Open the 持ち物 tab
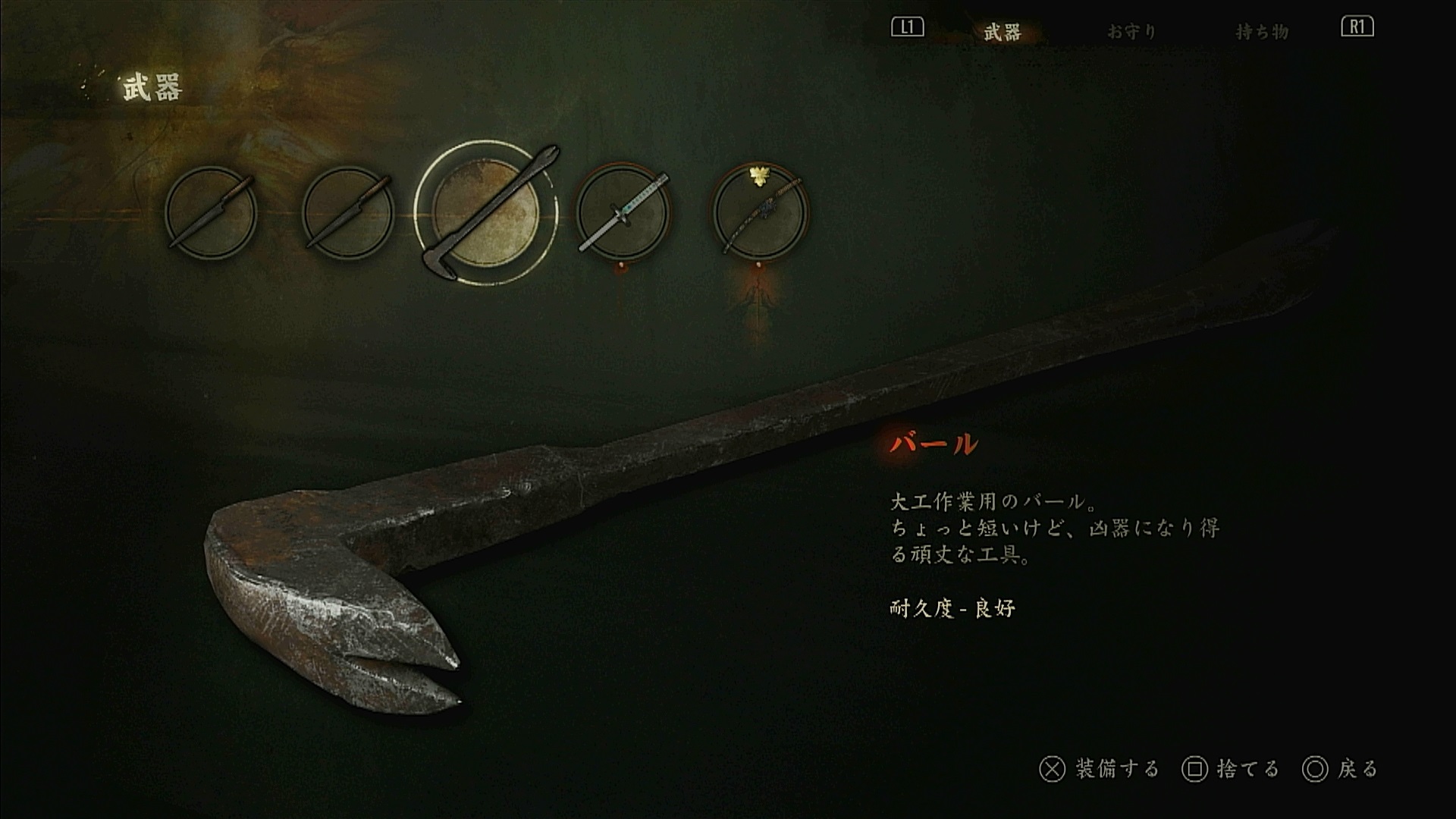 [1262, 32]
